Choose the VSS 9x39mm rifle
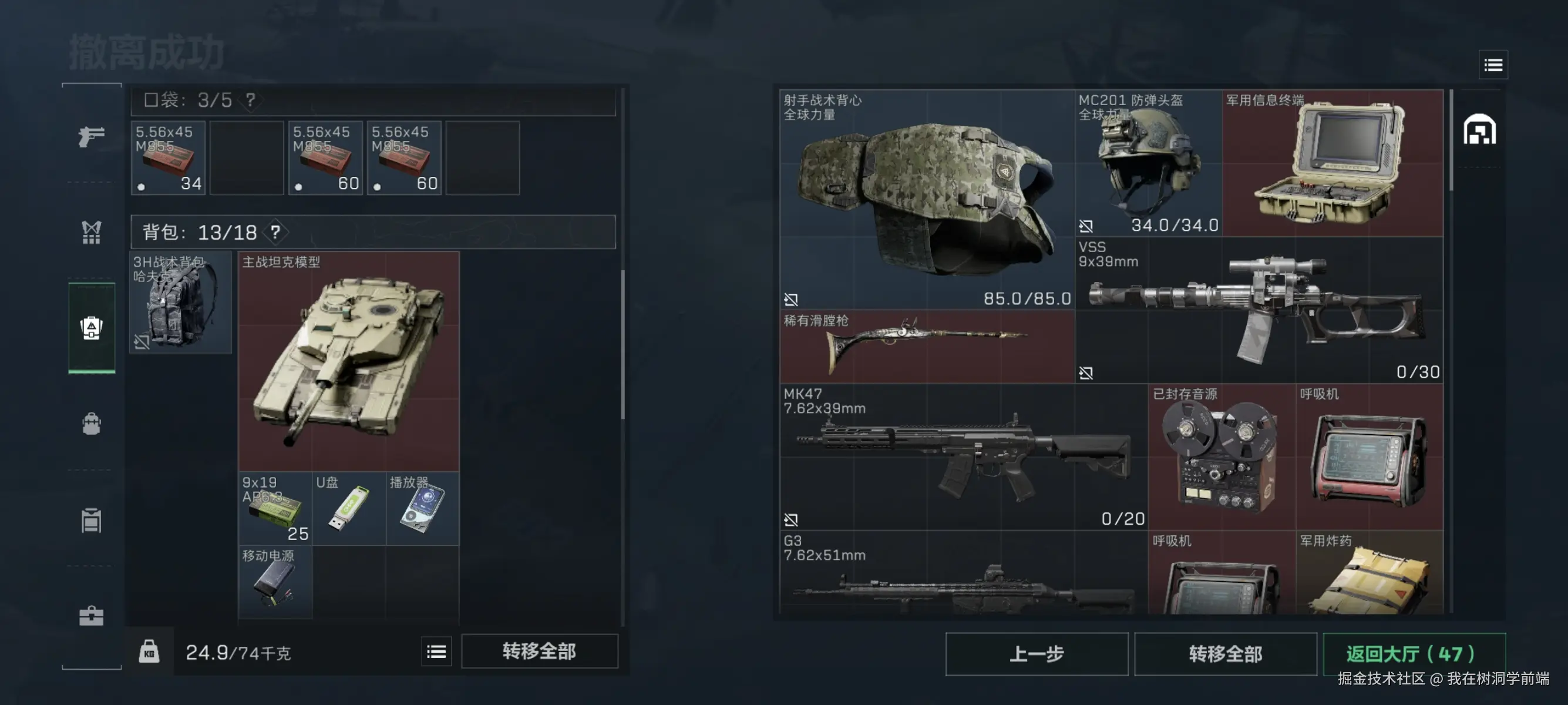Image resolution: width=1568 pixels, height=705 pixels. pyautogui.click(x=1258, y=310)
